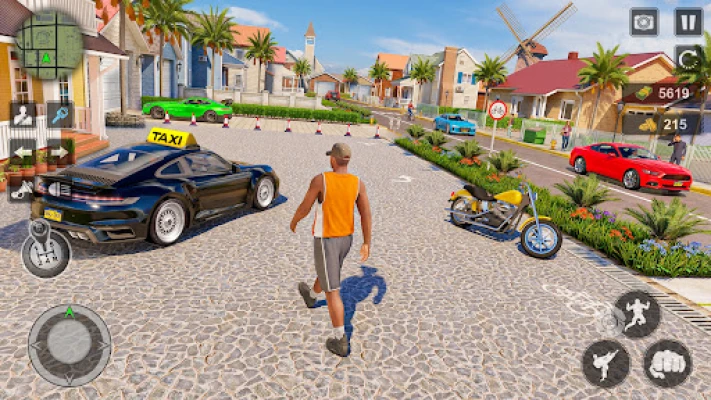Activate the jump action button

pyautogui.click(x=637, y=314)
